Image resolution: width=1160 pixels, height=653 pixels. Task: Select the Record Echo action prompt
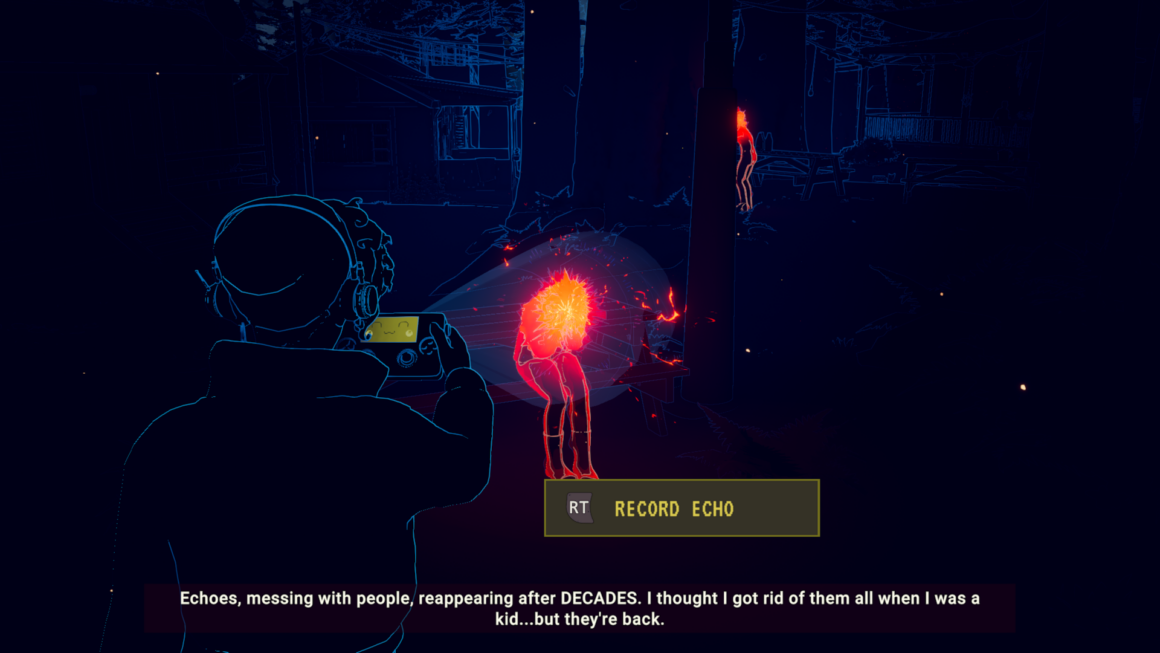[681, 508]
